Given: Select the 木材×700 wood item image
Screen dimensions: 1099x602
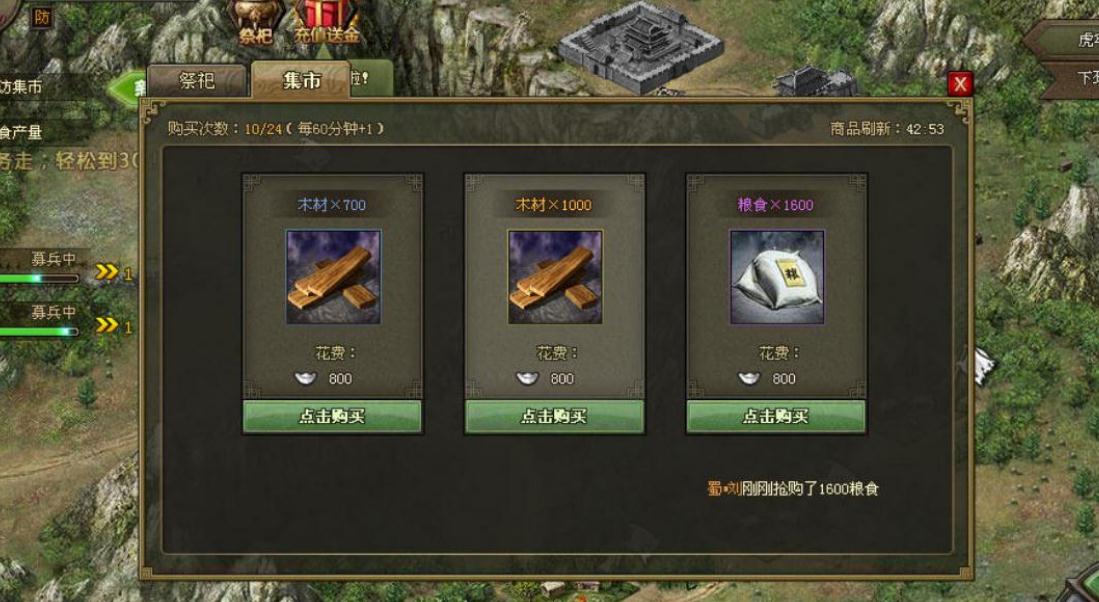Looking at the screenshot, I should pos(333,277).
